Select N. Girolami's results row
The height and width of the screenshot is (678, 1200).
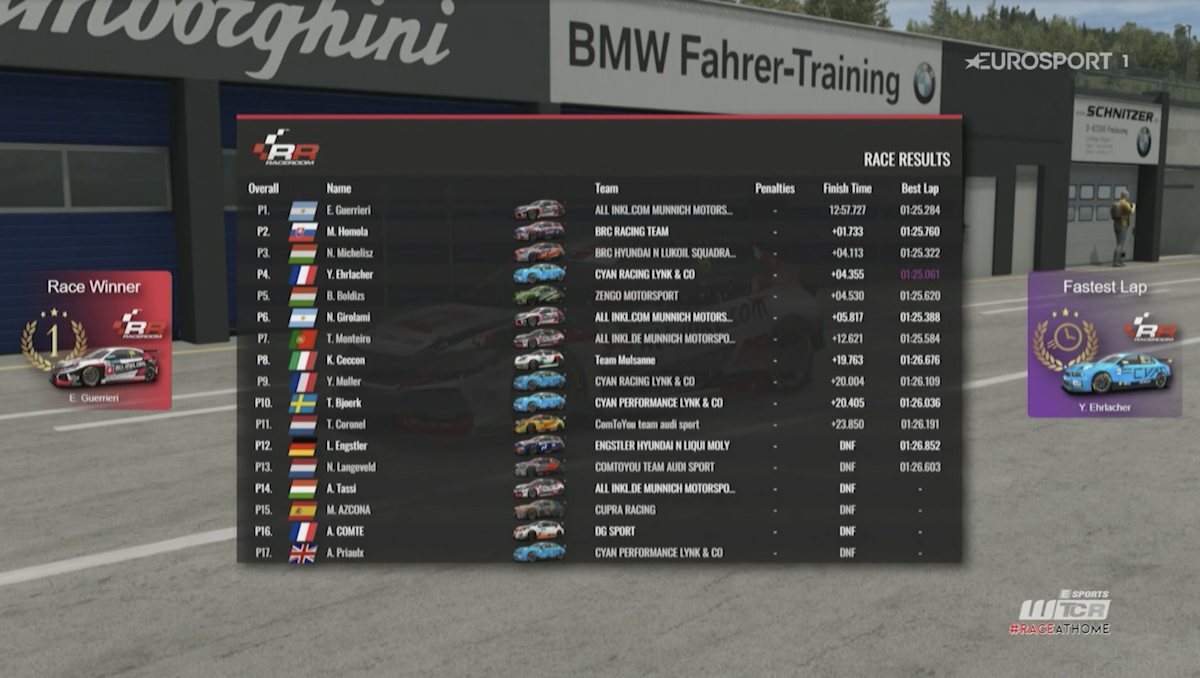coord(599,317)
